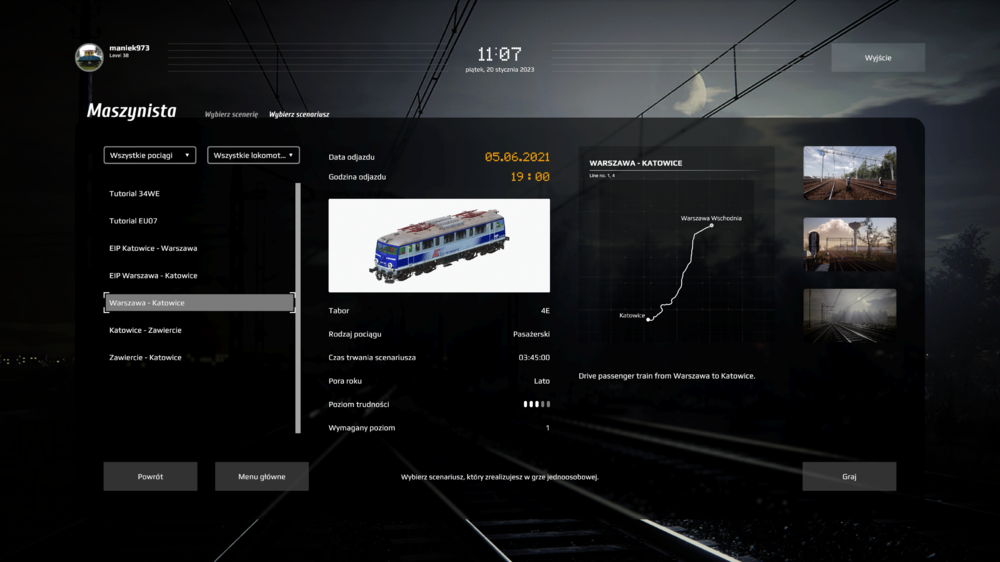The height and width of the screenshot is (562, 1000).
Task: View the foggy tracks thumbnail
Action: click(849, 316)
